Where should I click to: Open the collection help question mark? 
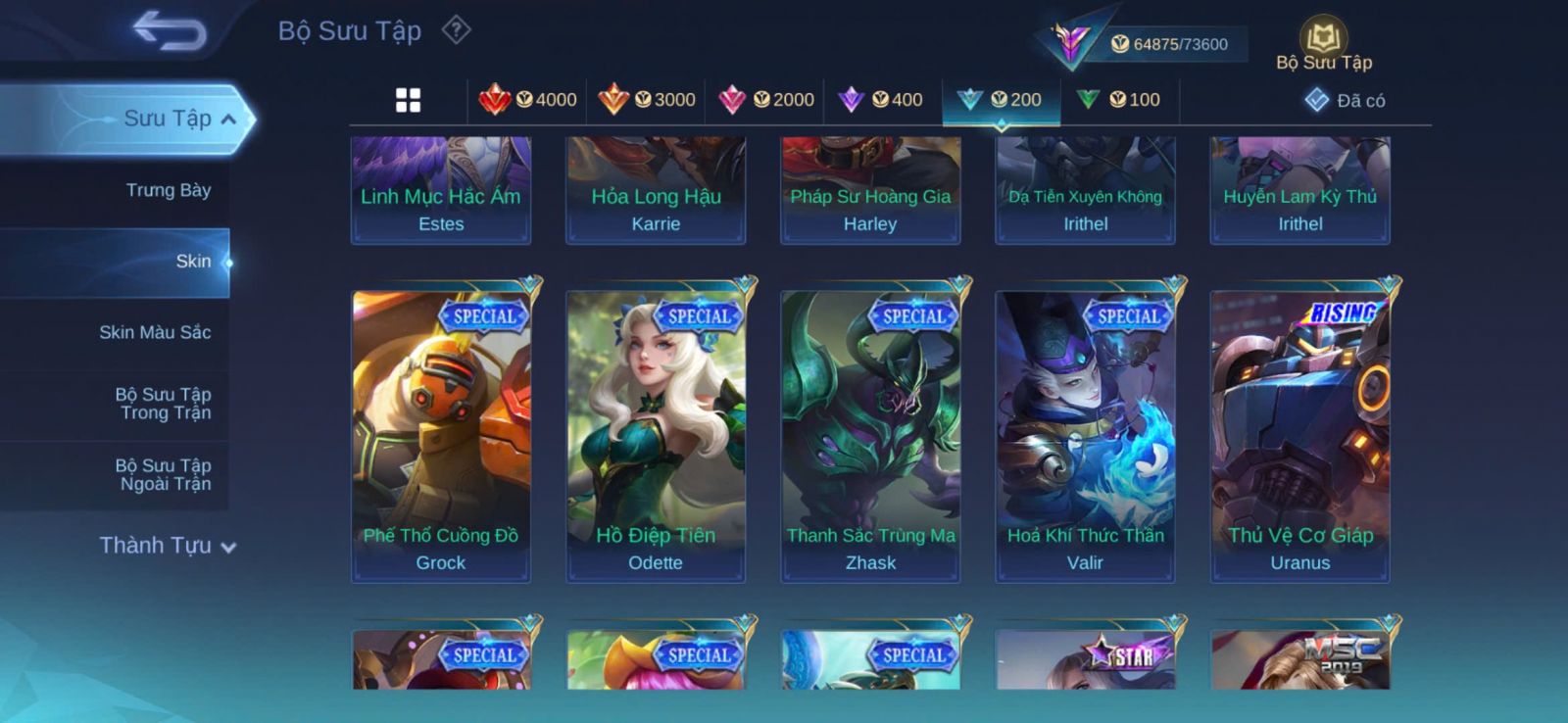[x=456, y=30]
